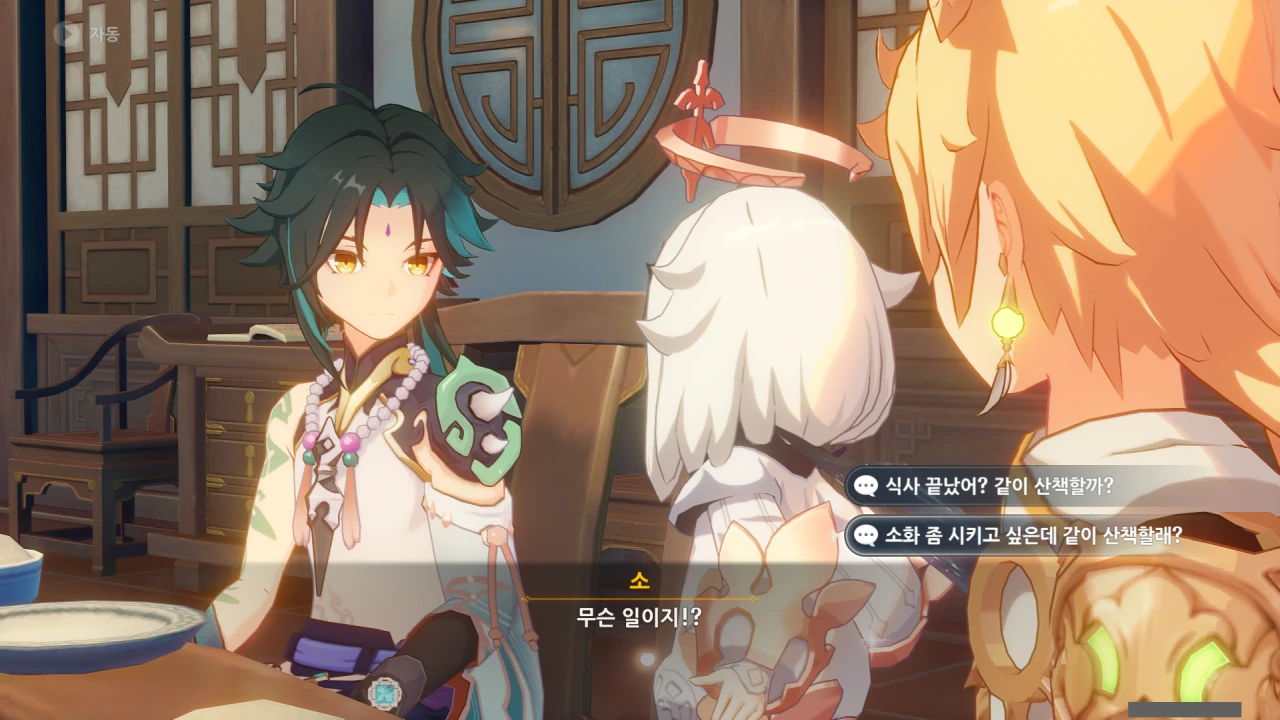This screenshot has width=1280, height=720.
Task: Toggle the 자동 auto-play button
Action: pos(87,34)
